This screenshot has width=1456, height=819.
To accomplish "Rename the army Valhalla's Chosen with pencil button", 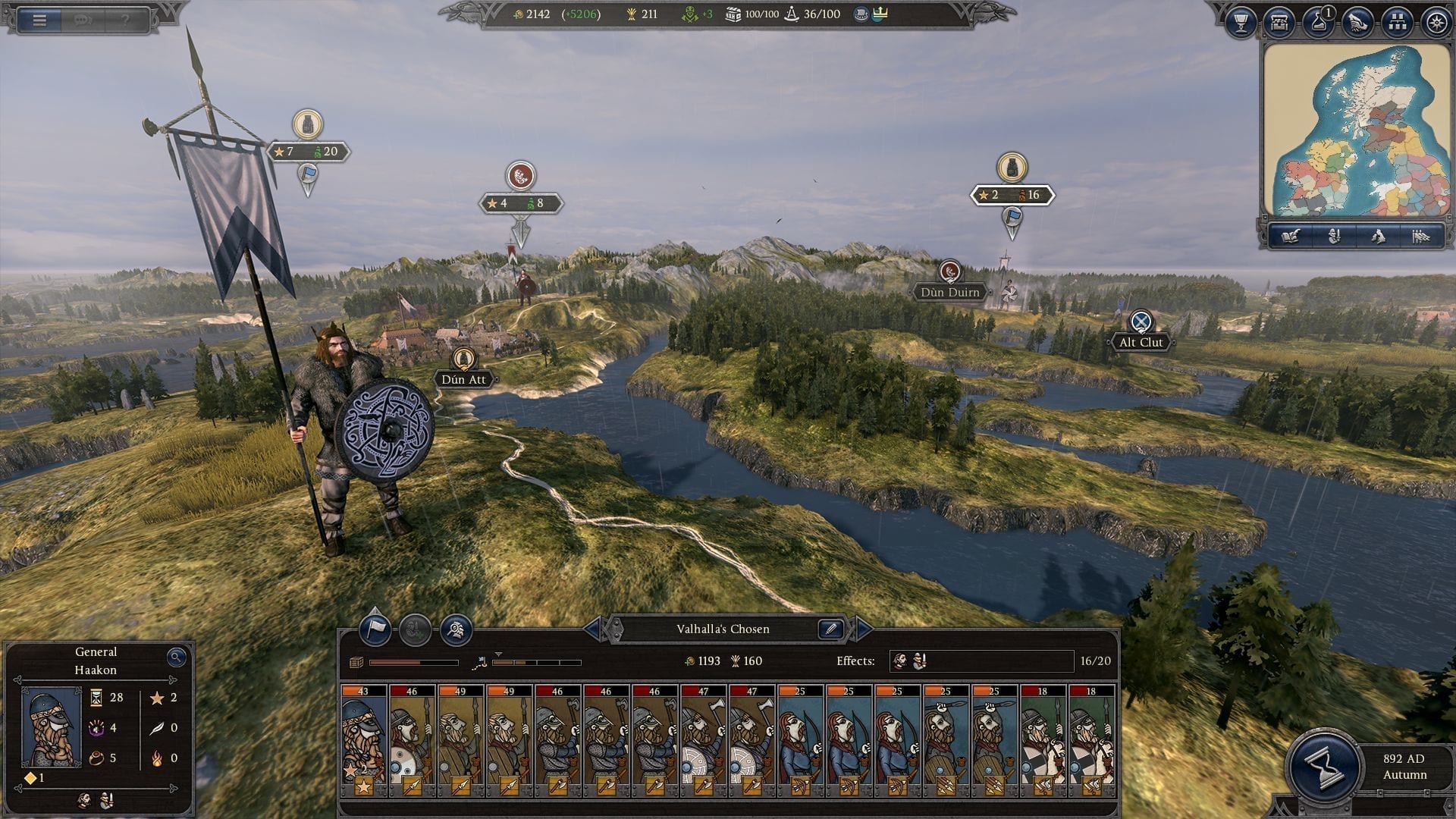I will pyautogui.click(x=830, y=629).
